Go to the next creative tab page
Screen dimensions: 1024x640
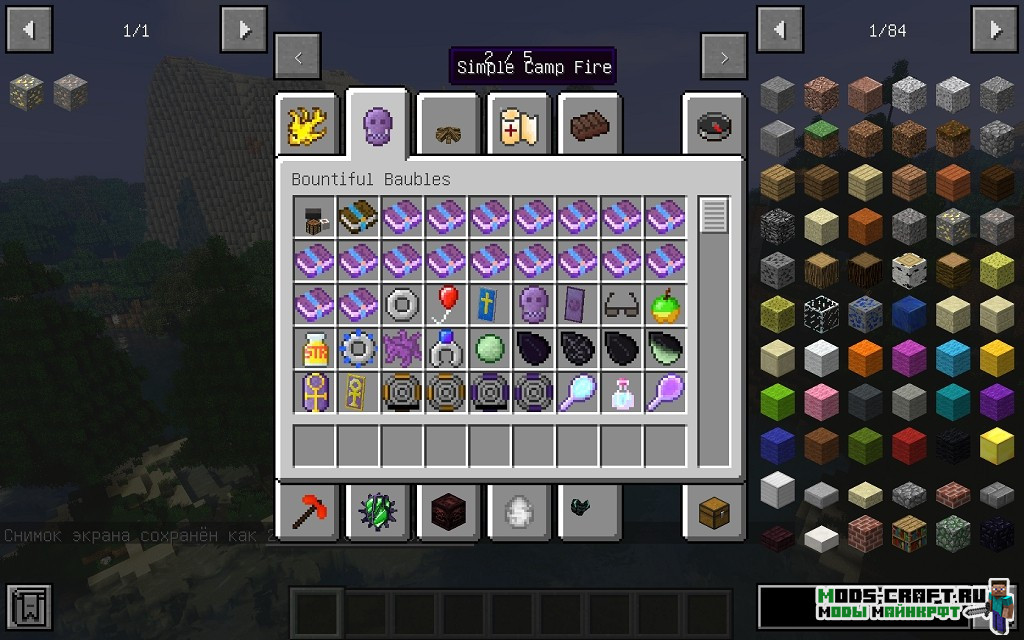click(x=724, y=58)
